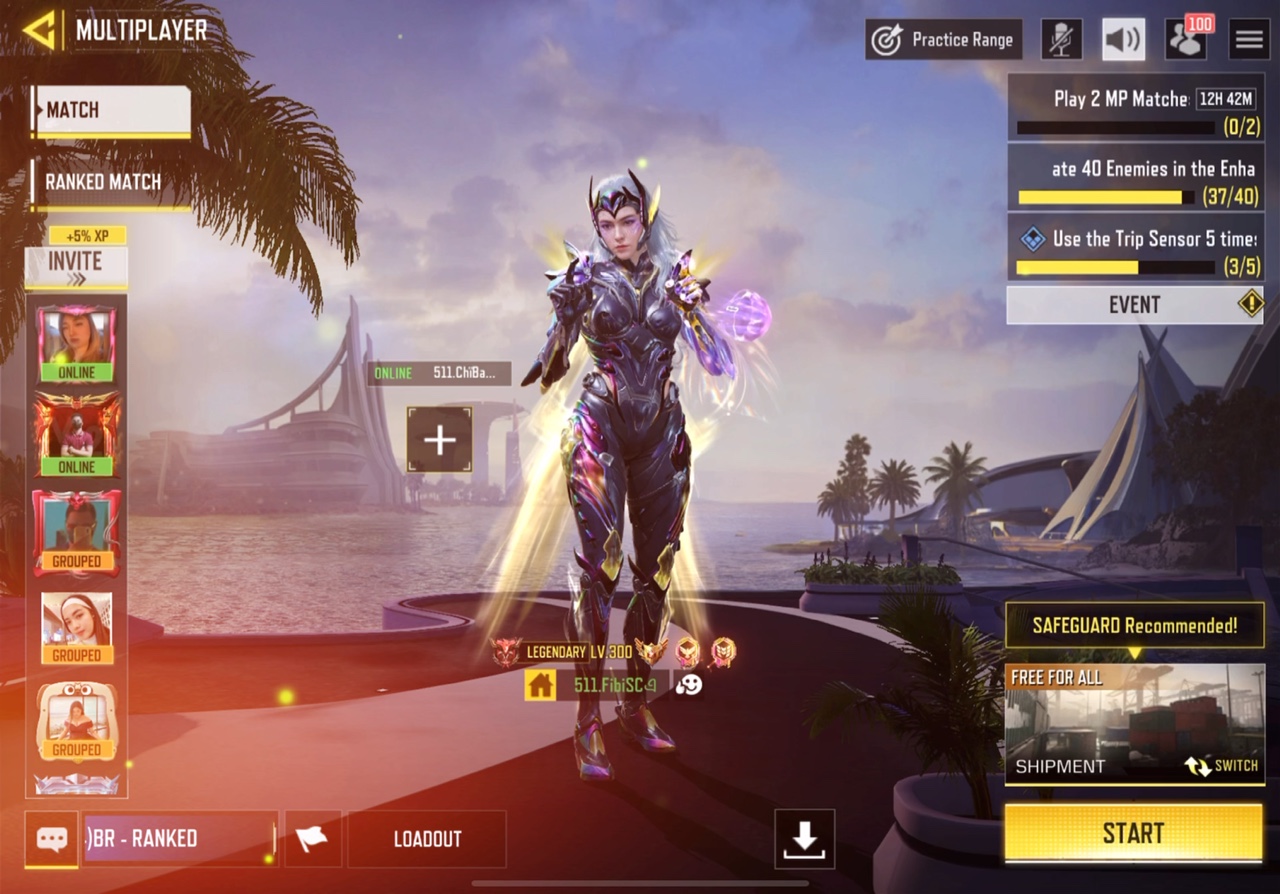Open the download manager icon
The height and width of the screenshot is (894, 1280).
[x=804, y=839]
